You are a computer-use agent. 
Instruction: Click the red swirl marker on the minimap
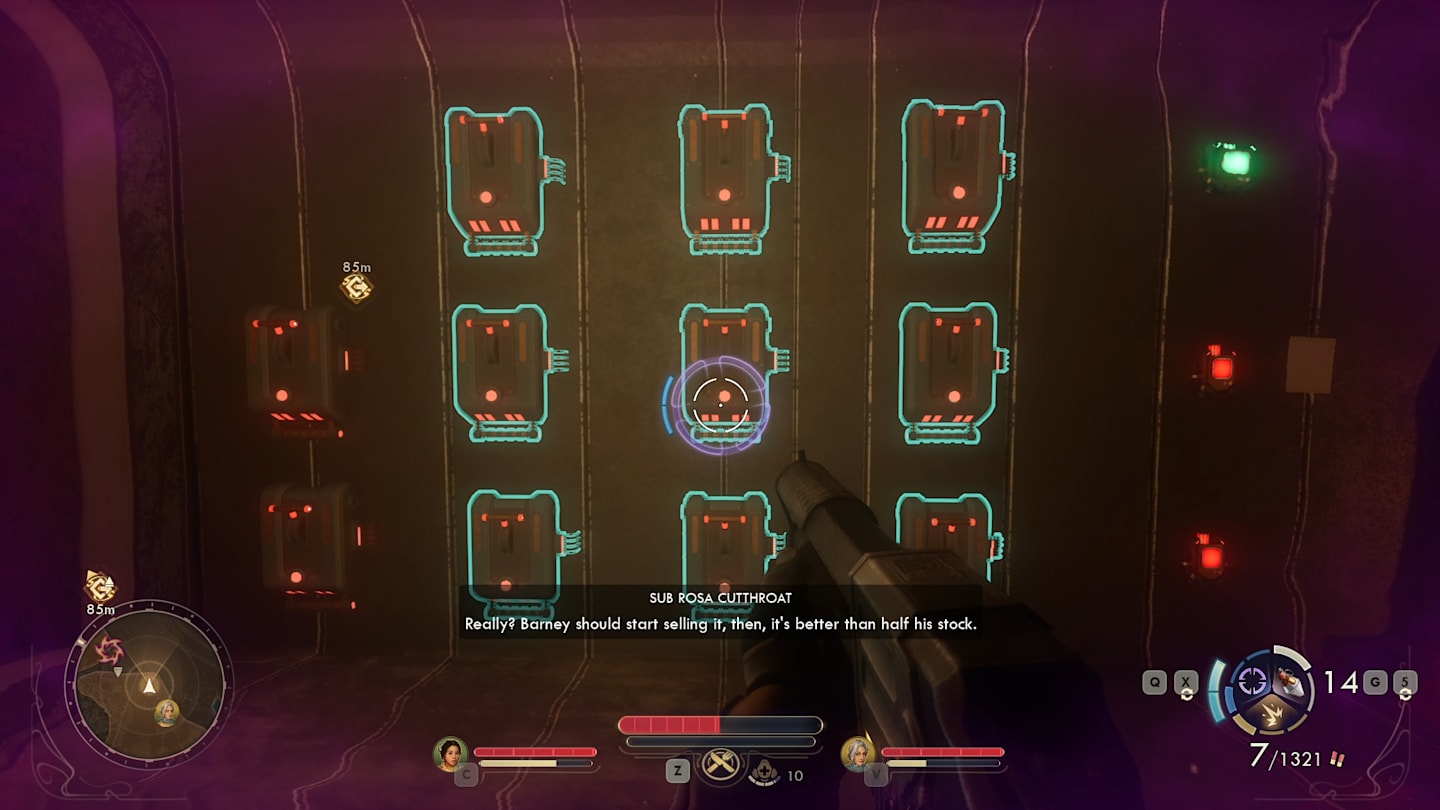pos(108,652)
